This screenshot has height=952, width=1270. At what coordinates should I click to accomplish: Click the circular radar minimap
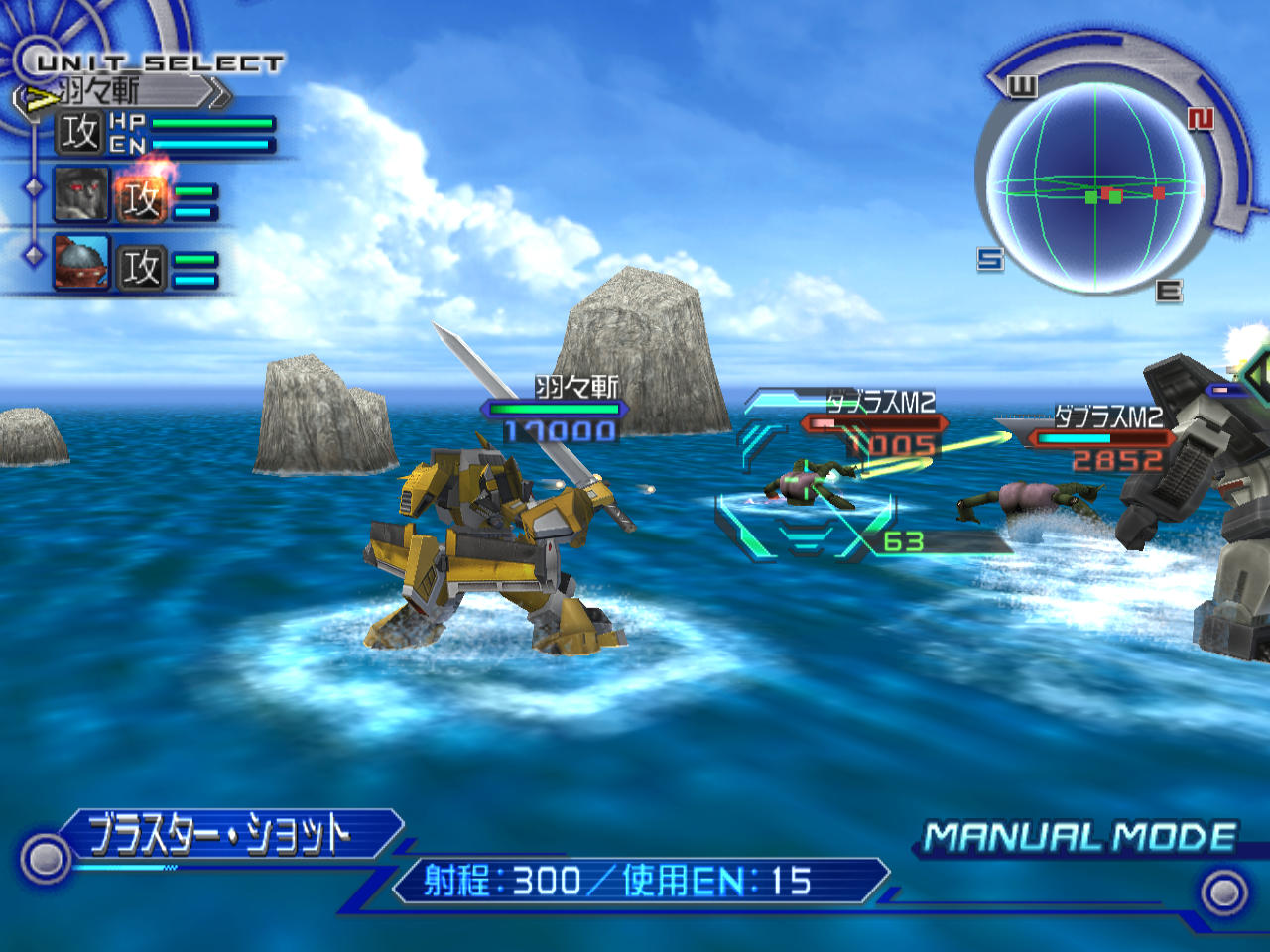[x=1095, y=188]
